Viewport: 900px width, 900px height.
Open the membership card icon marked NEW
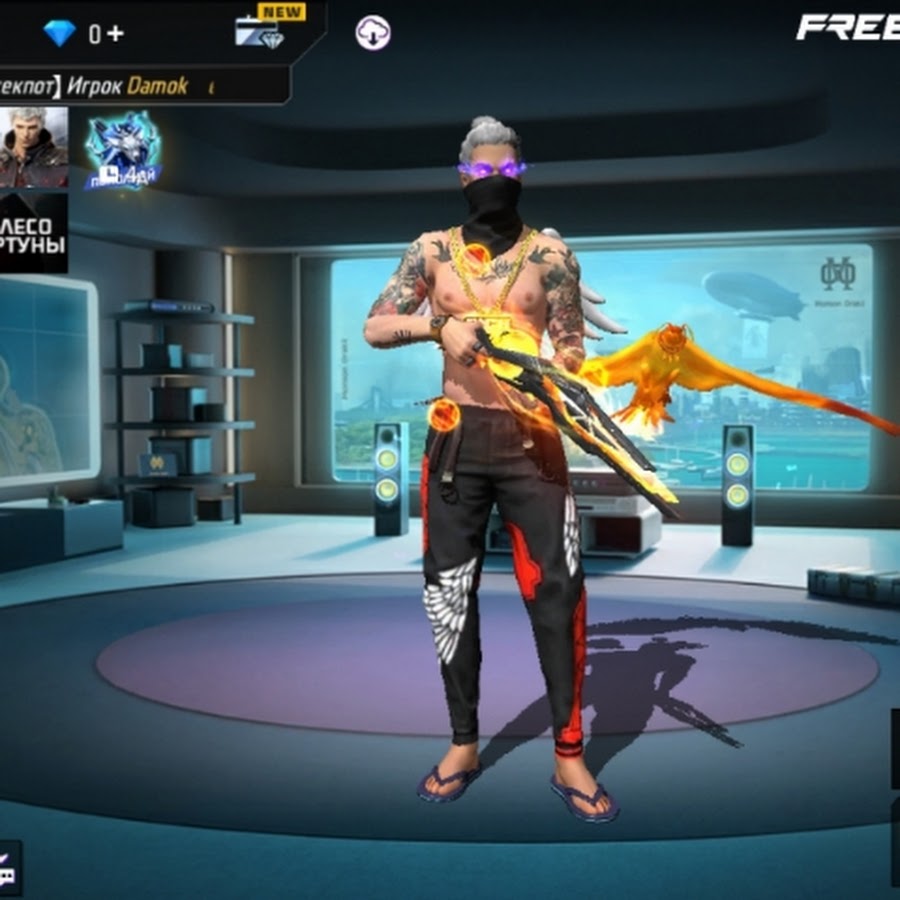260,31
